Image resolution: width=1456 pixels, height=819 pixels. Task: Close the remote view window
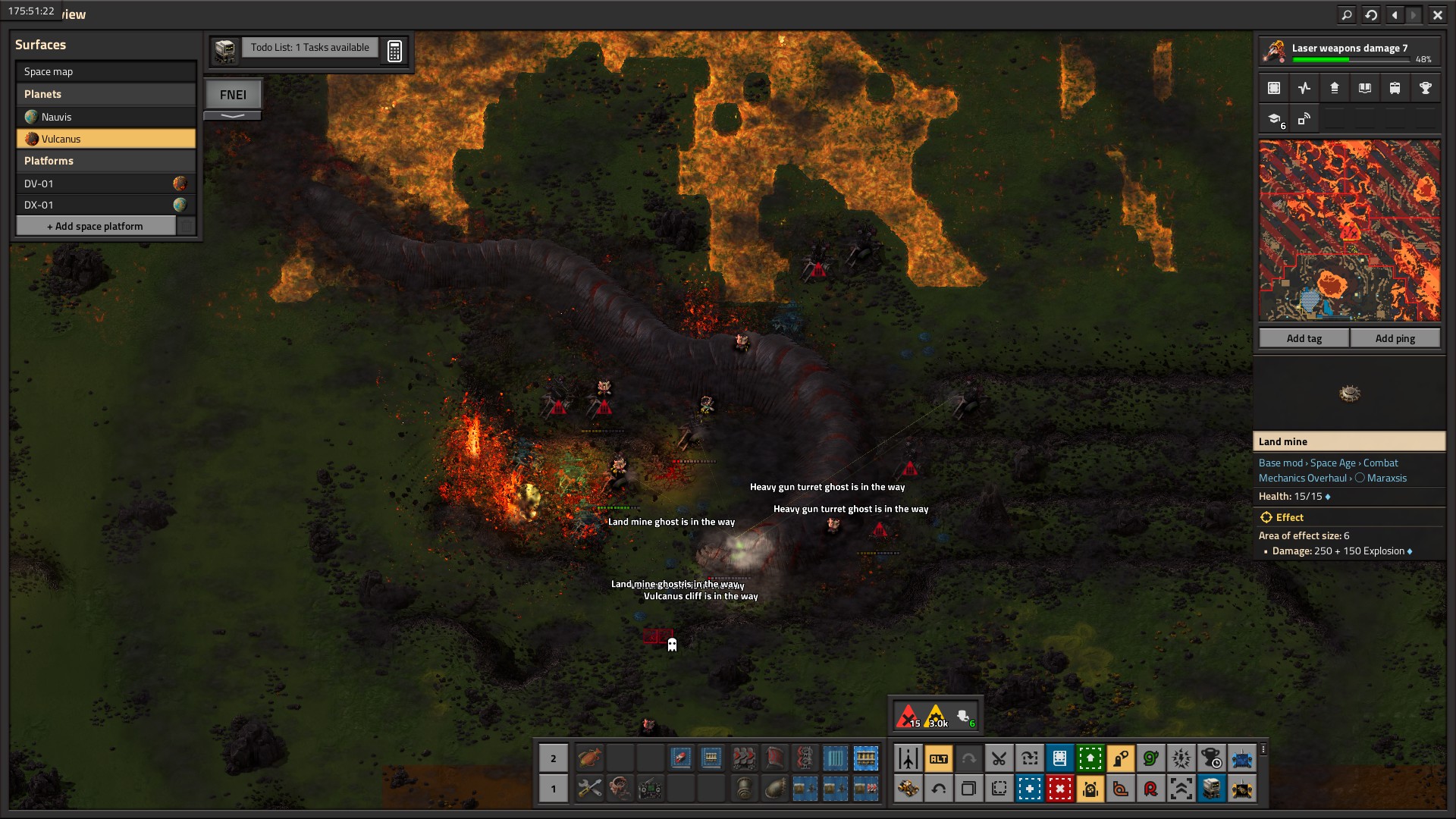tap(1437, 14)
